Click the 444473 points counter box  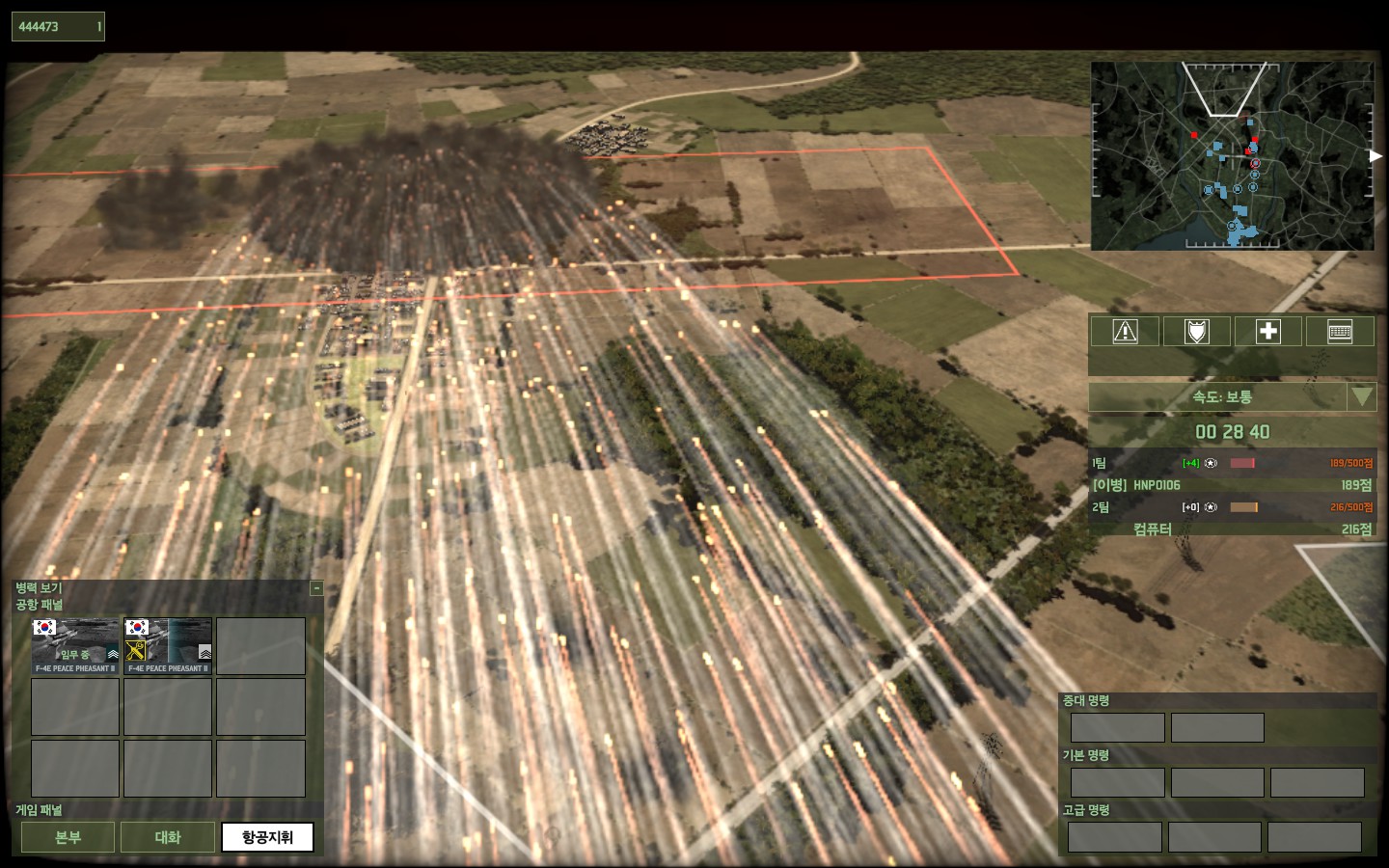pos(58,27)
